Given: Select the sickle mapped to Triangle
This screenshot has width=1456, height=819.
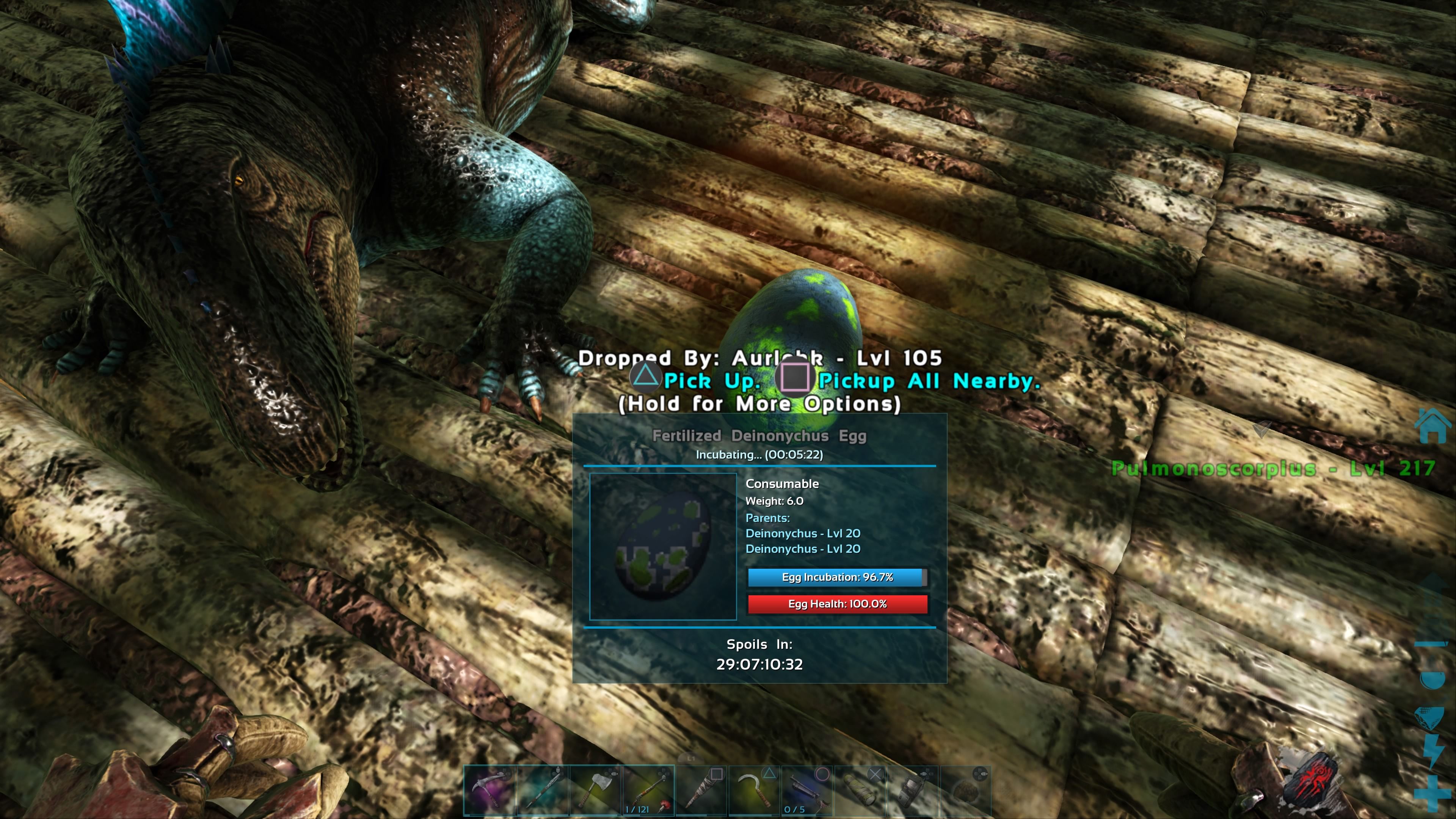Looking at the screenshot, I should (x=755, y=791).
